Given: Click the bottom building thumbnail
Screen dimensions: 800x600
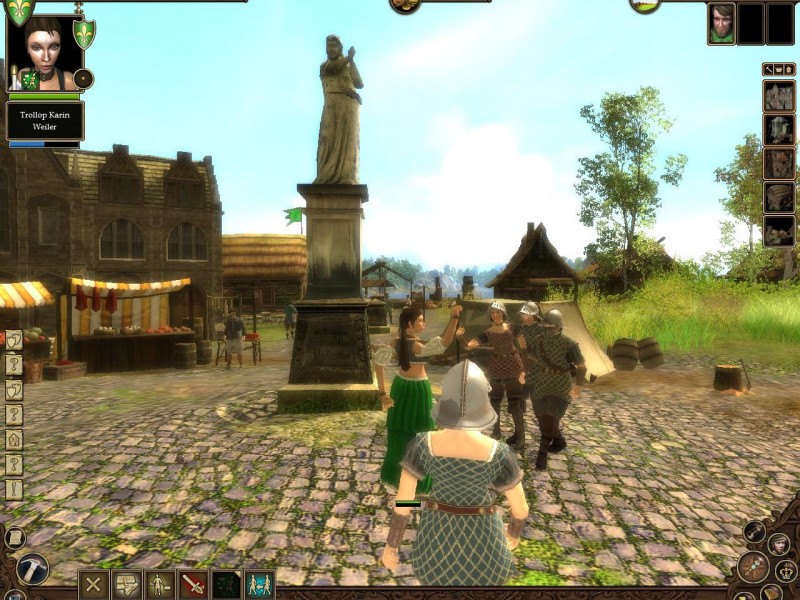Looking at the screenshot, I should (x=779, y=231).
